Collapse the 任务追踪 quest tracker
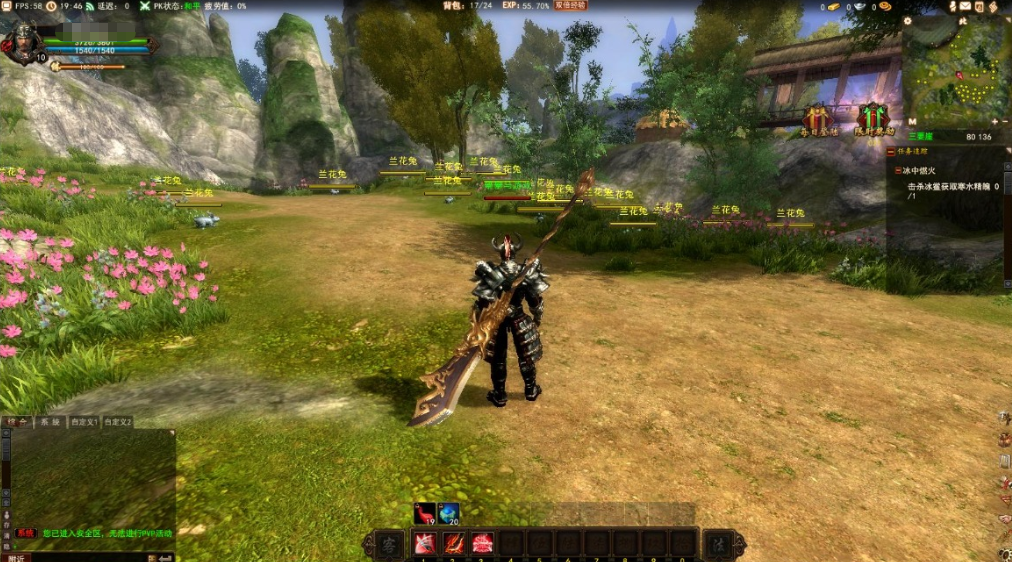1012x562 pixels. click(892, 152)
